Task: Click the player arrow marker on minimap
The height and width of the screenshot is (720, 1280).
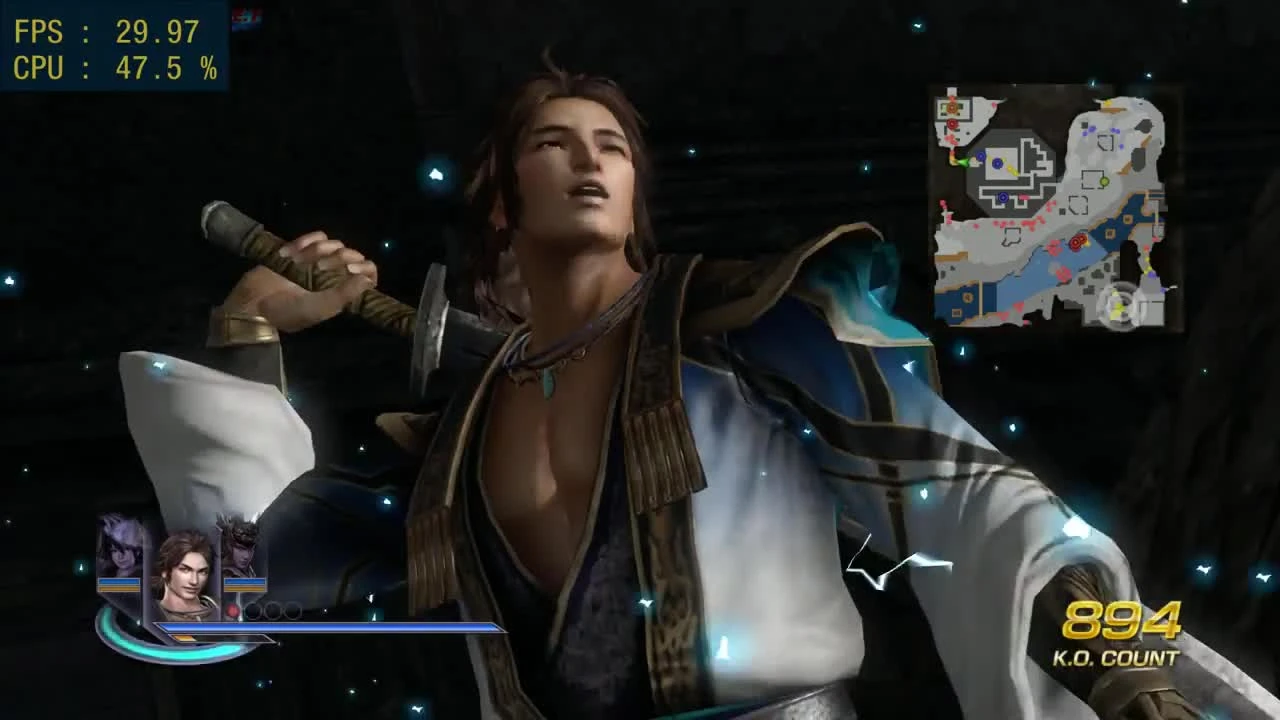Action: (963, 160)
